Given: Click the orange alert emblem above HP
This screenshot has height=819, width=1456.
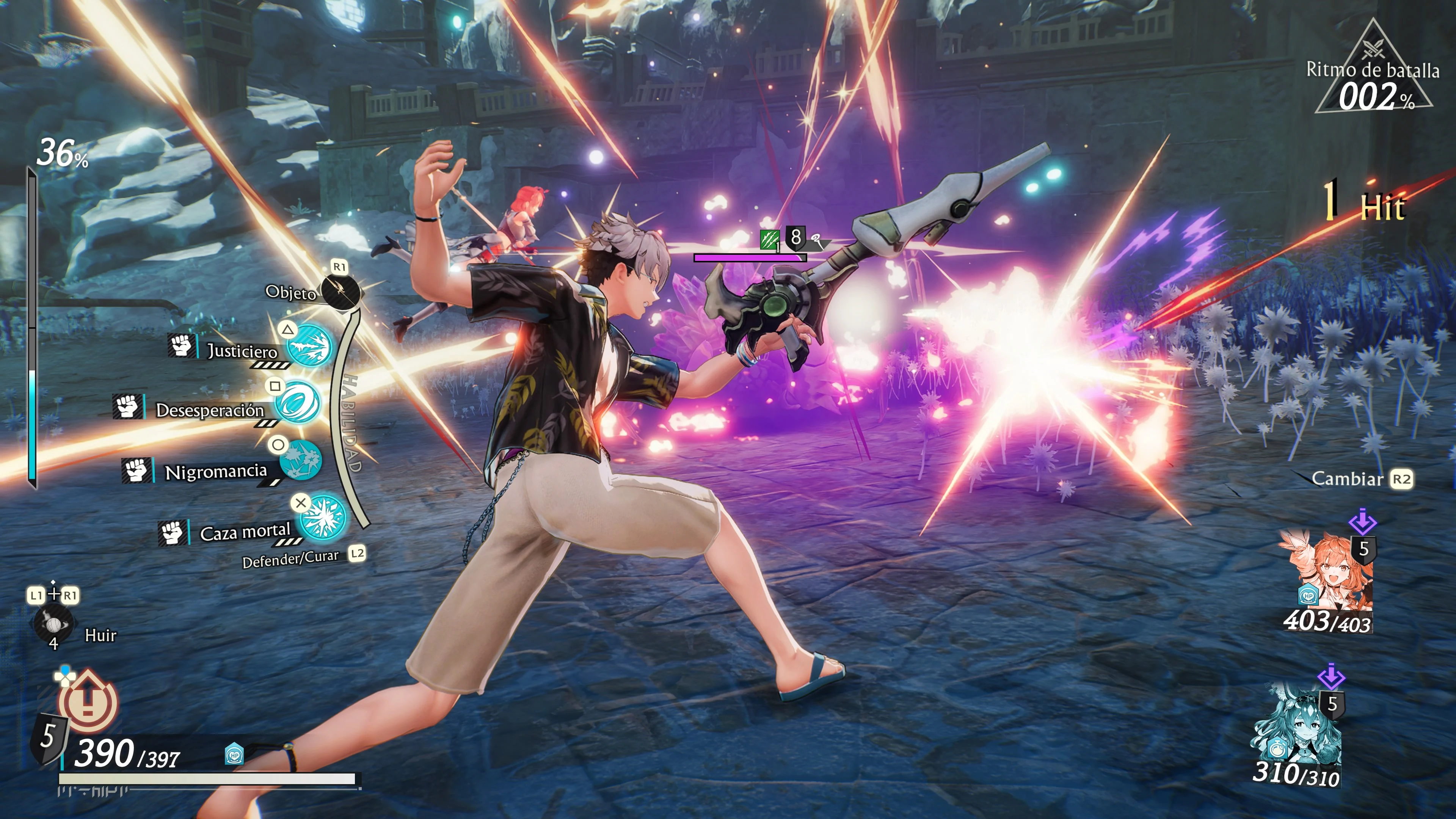Looking at the screenshot, I should coord(88,701).
